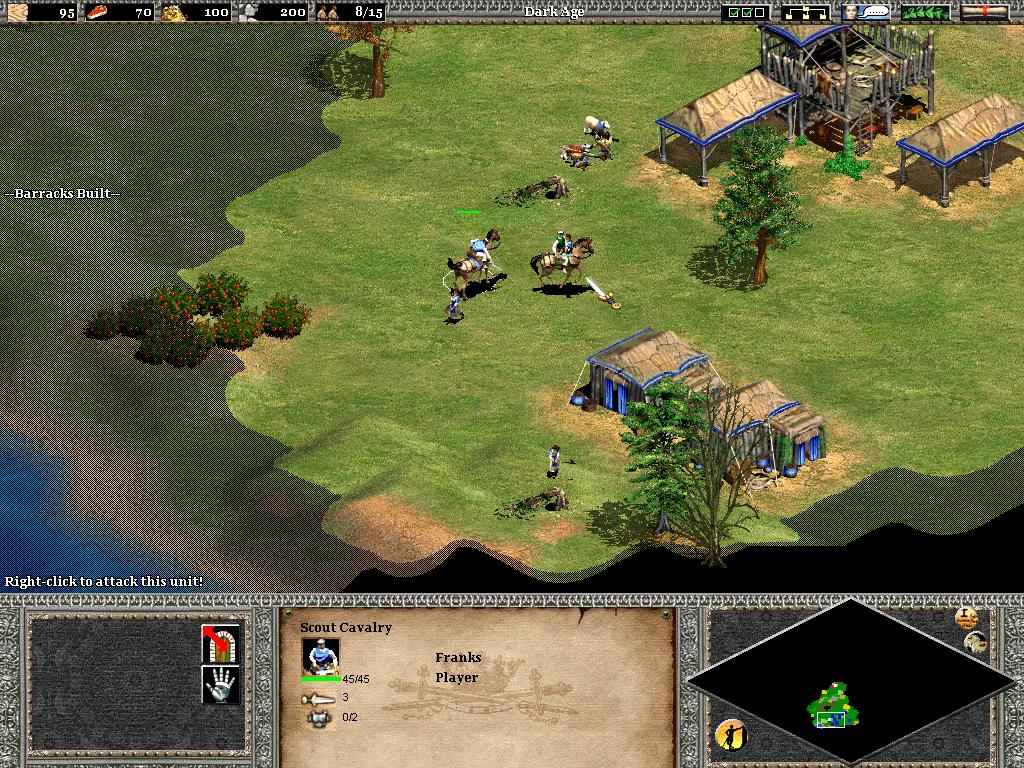Click the Scout Cavalry portrait
The width and height of the screenshot is (1024, 768).
[321, 656]
